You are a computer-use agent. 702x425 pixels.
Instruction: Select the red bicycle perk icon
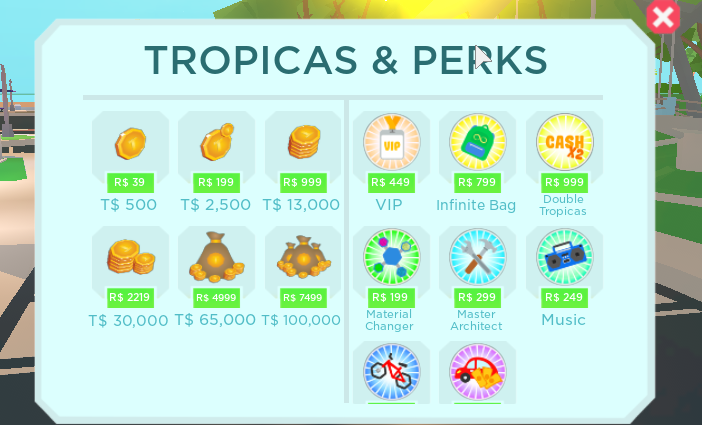click(x=391, y=372)
